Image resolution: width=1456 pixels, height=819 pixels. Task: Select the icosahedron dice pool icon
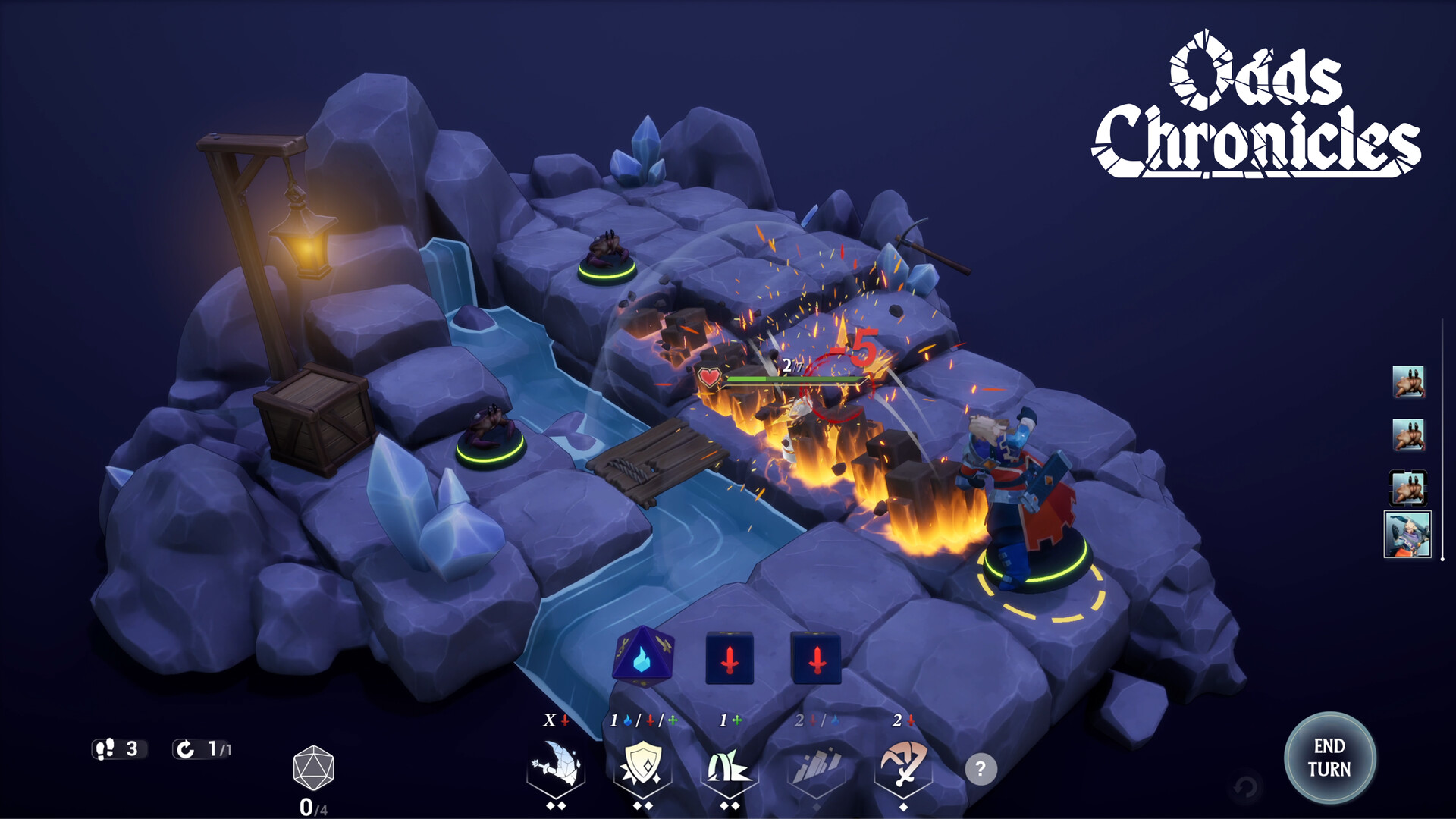[313, 768]
